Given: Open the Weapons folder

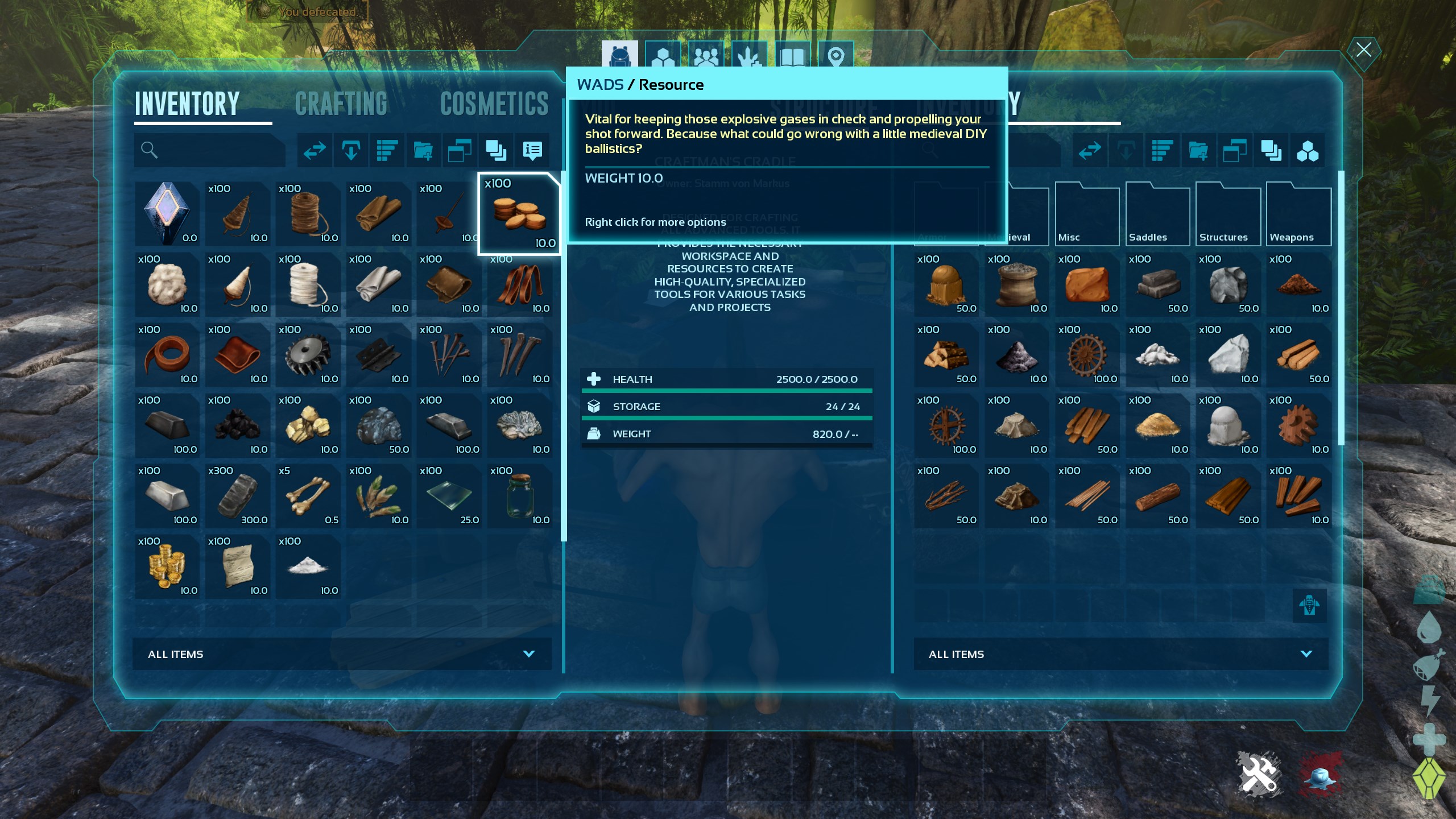Looking at the screenshot, I should point(1298,213).
